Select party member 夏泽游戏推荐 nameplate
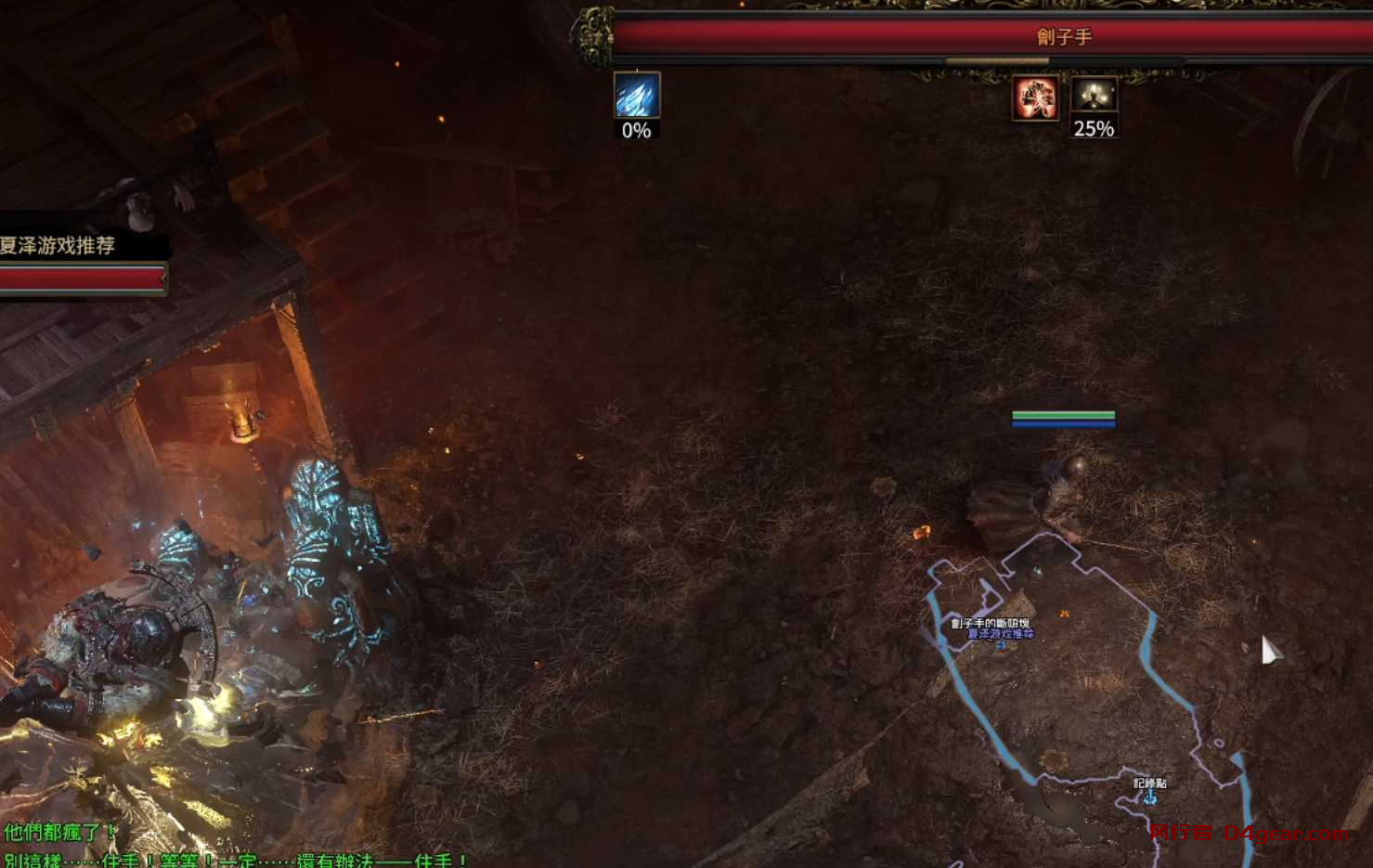 click(58, 246)
